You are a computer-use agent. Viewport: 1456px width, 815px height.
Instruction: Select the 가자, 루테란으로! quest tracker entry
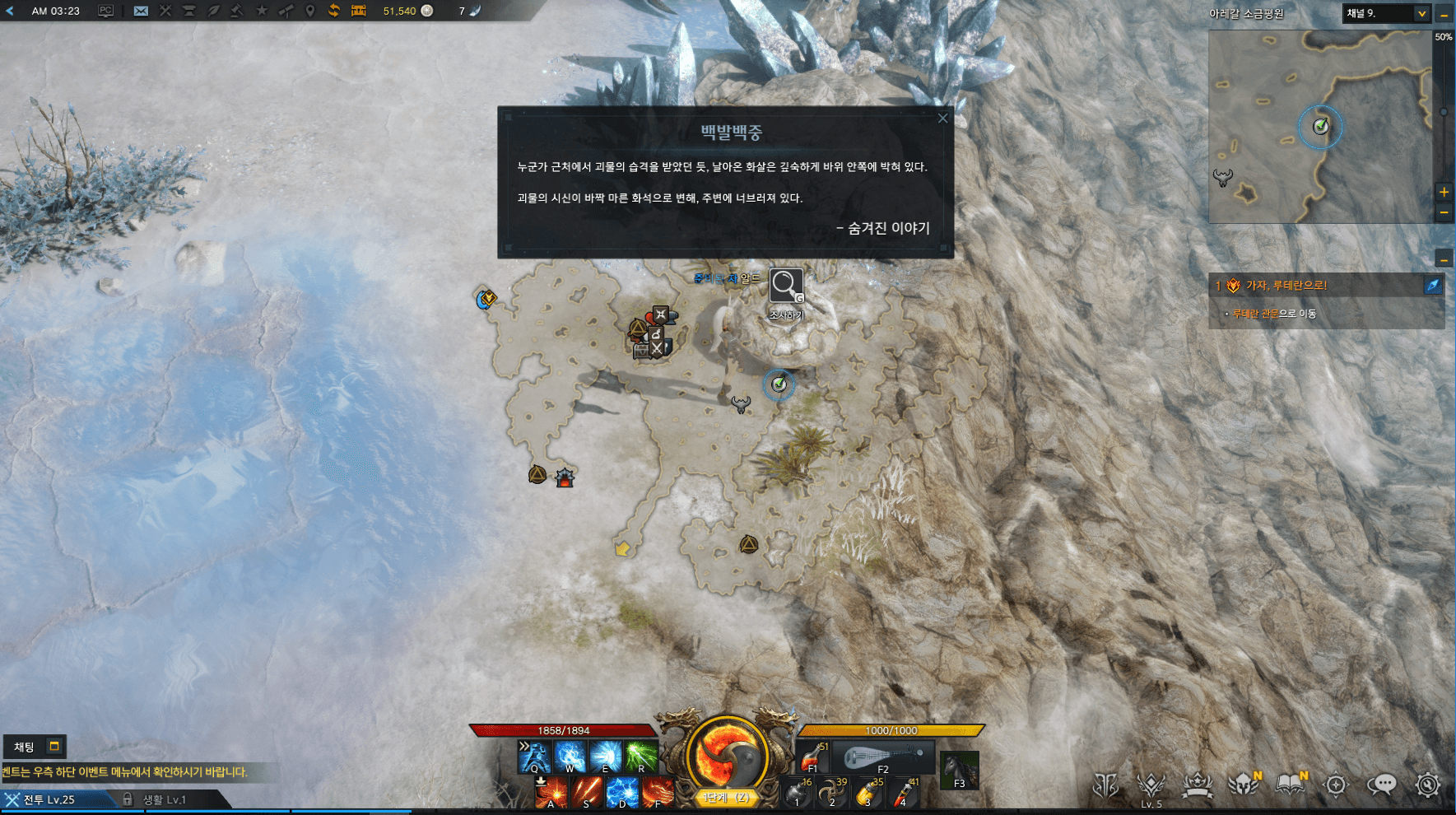coord(1286,286)
